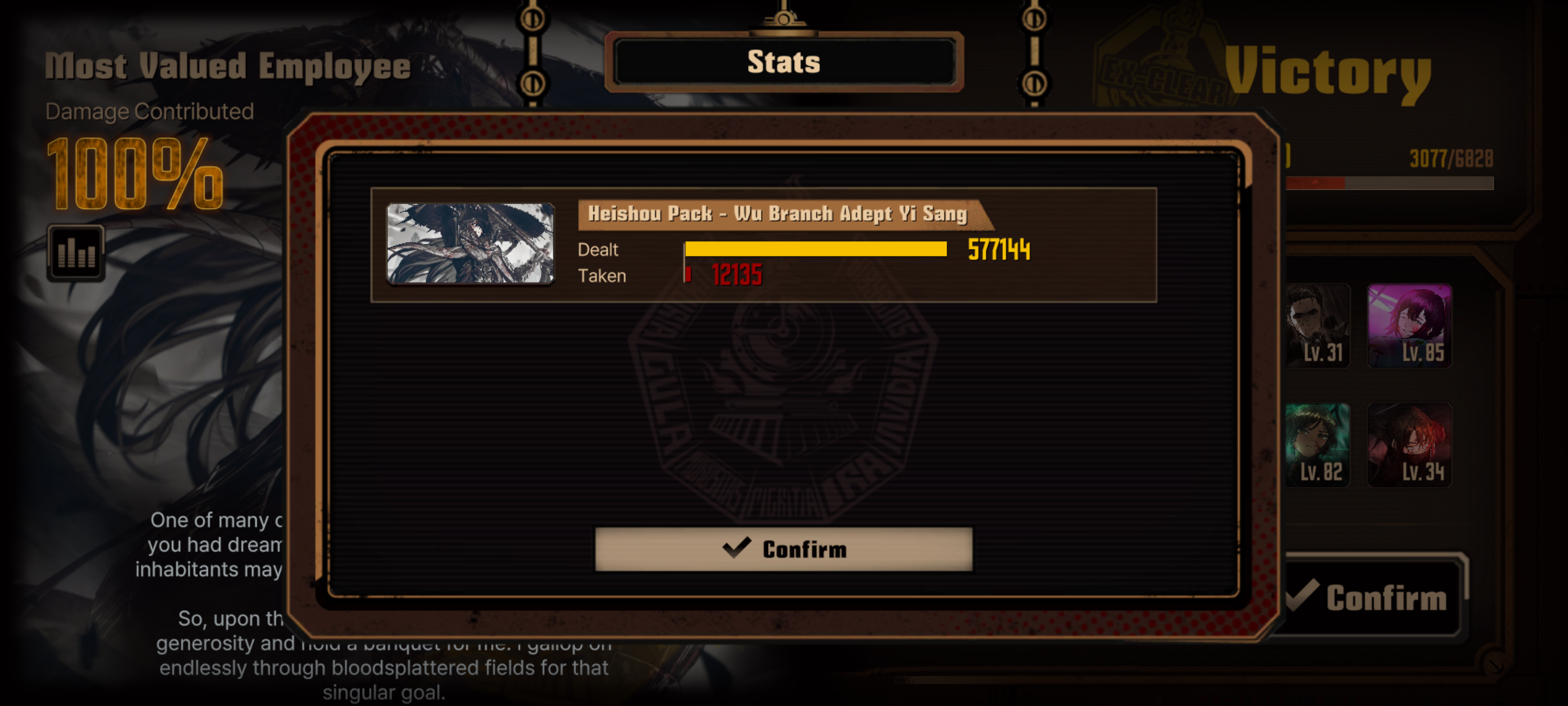1568x706 pixels.
Task: Click the yellow Dealt damage bar
Action: [x=817, y=249]
